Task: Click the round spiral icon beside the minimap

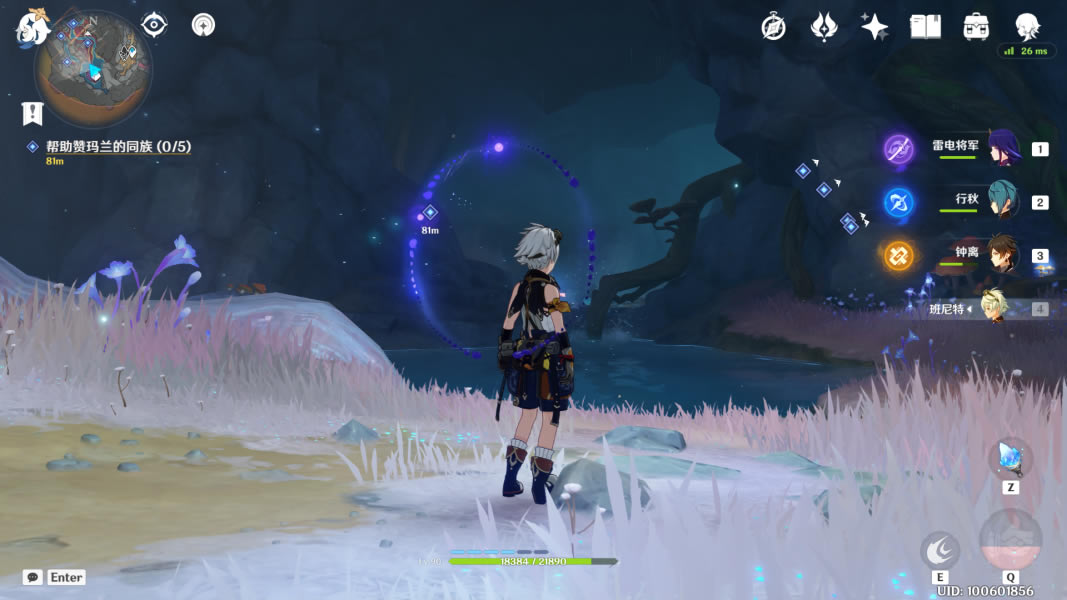Action: pos(203,24)
